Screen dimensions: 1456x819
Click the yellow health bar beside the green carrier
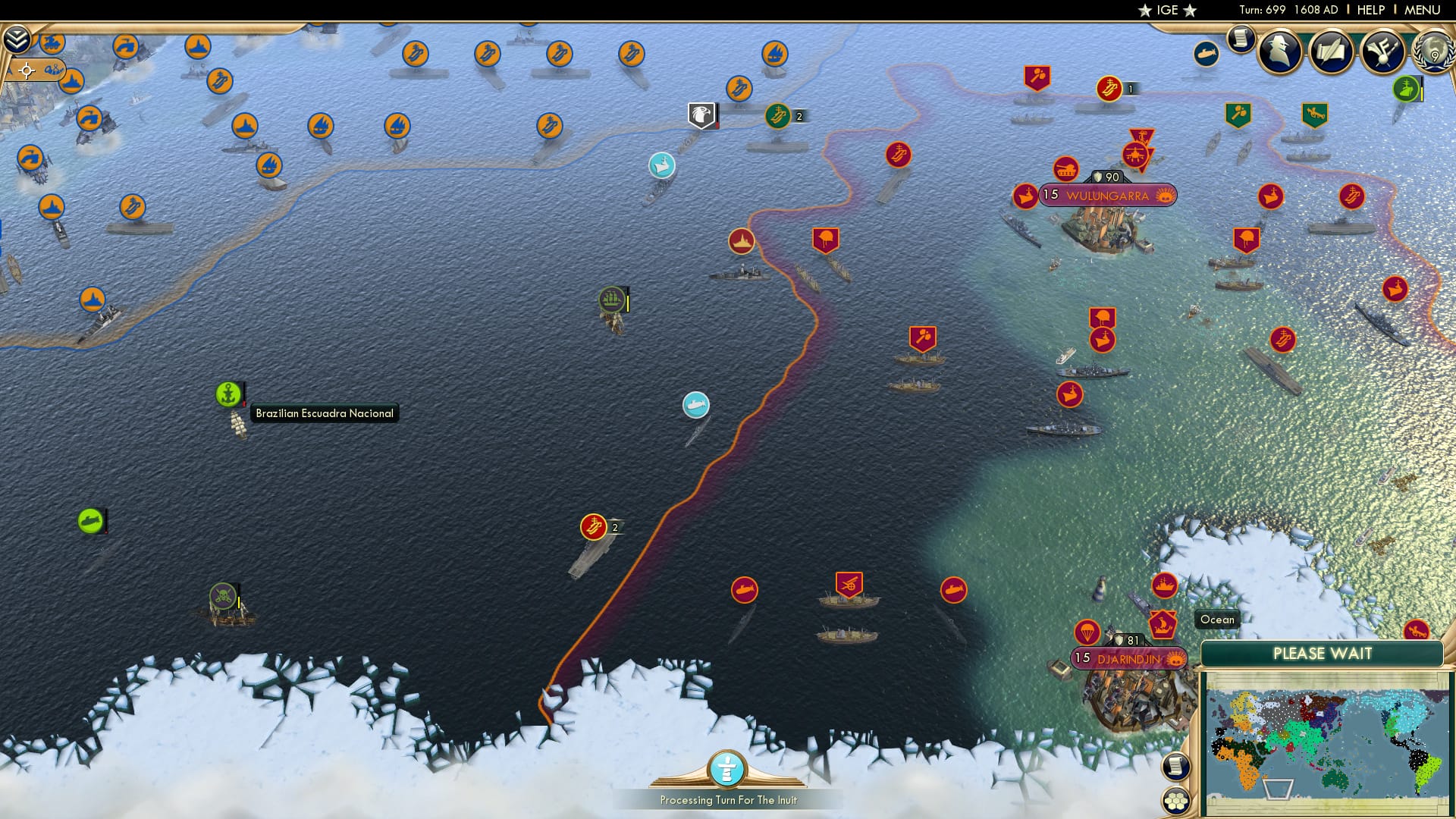tap(1420, 93)
